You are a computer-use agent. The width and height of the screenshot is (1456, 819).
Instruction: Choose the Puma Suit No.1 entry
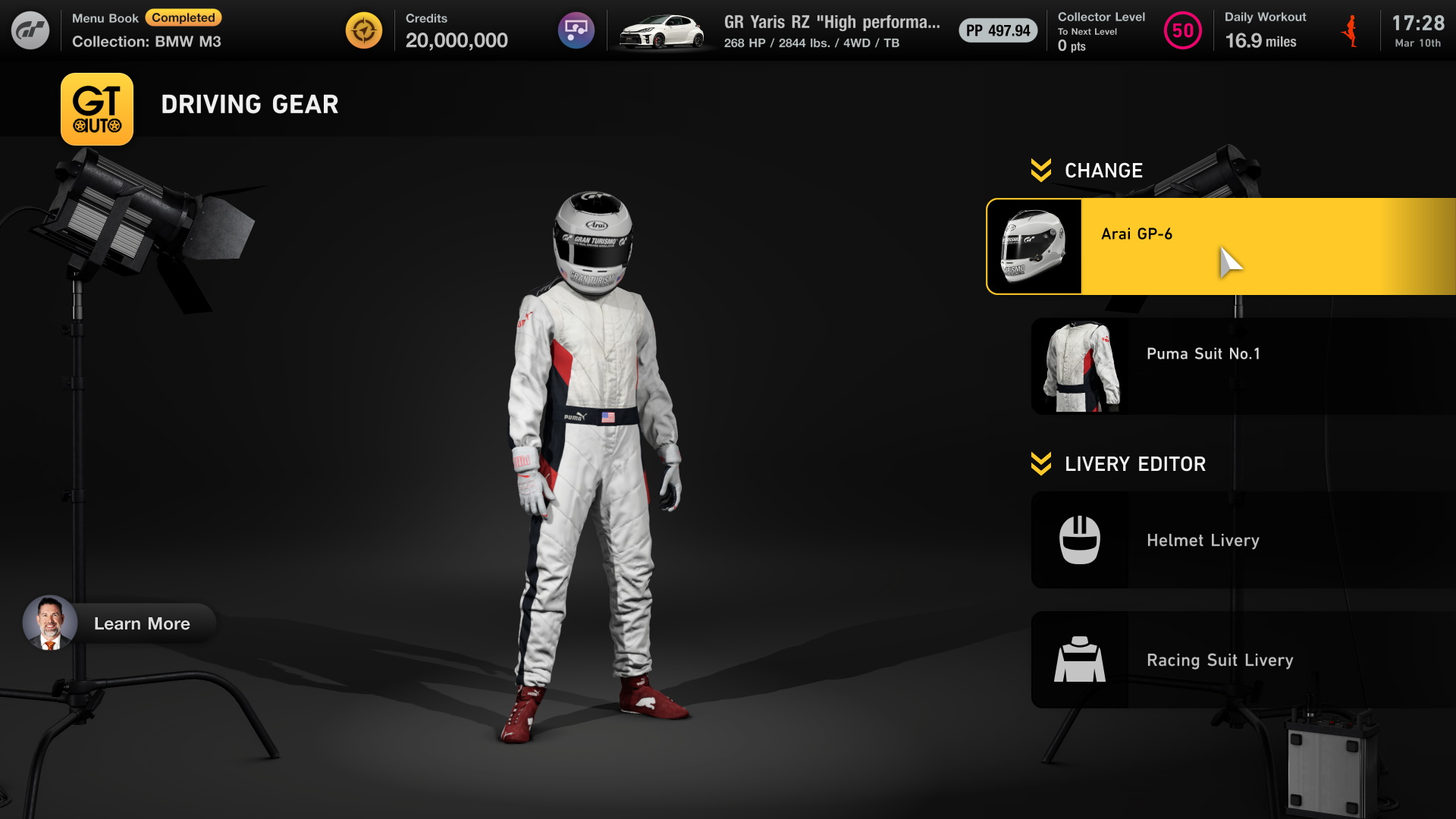[1244, 366]
